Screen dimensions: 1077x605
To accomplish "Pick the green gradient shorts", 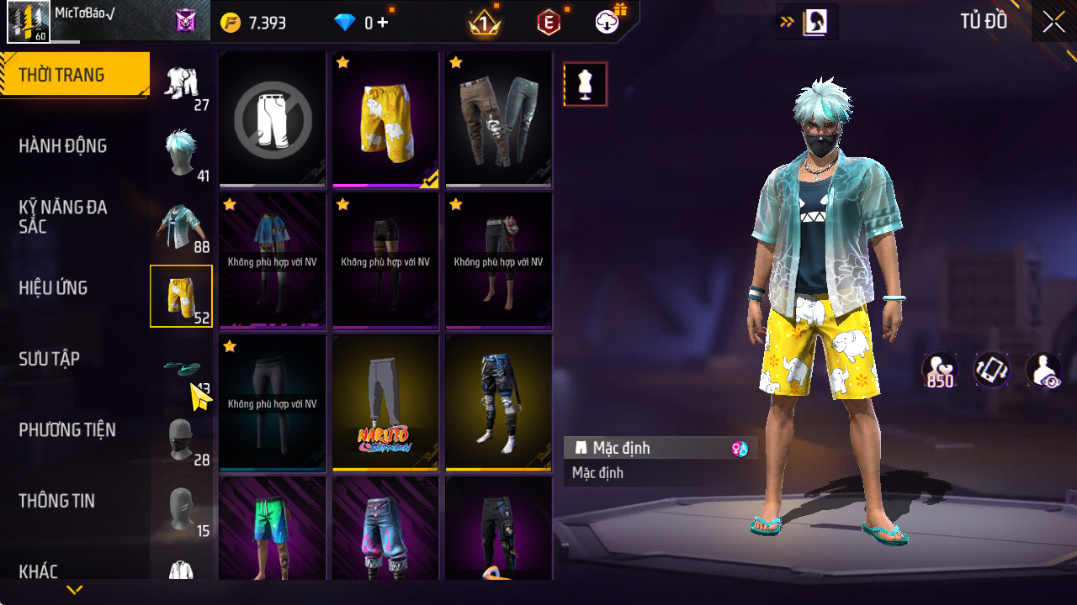I will (x=273, y=528).
